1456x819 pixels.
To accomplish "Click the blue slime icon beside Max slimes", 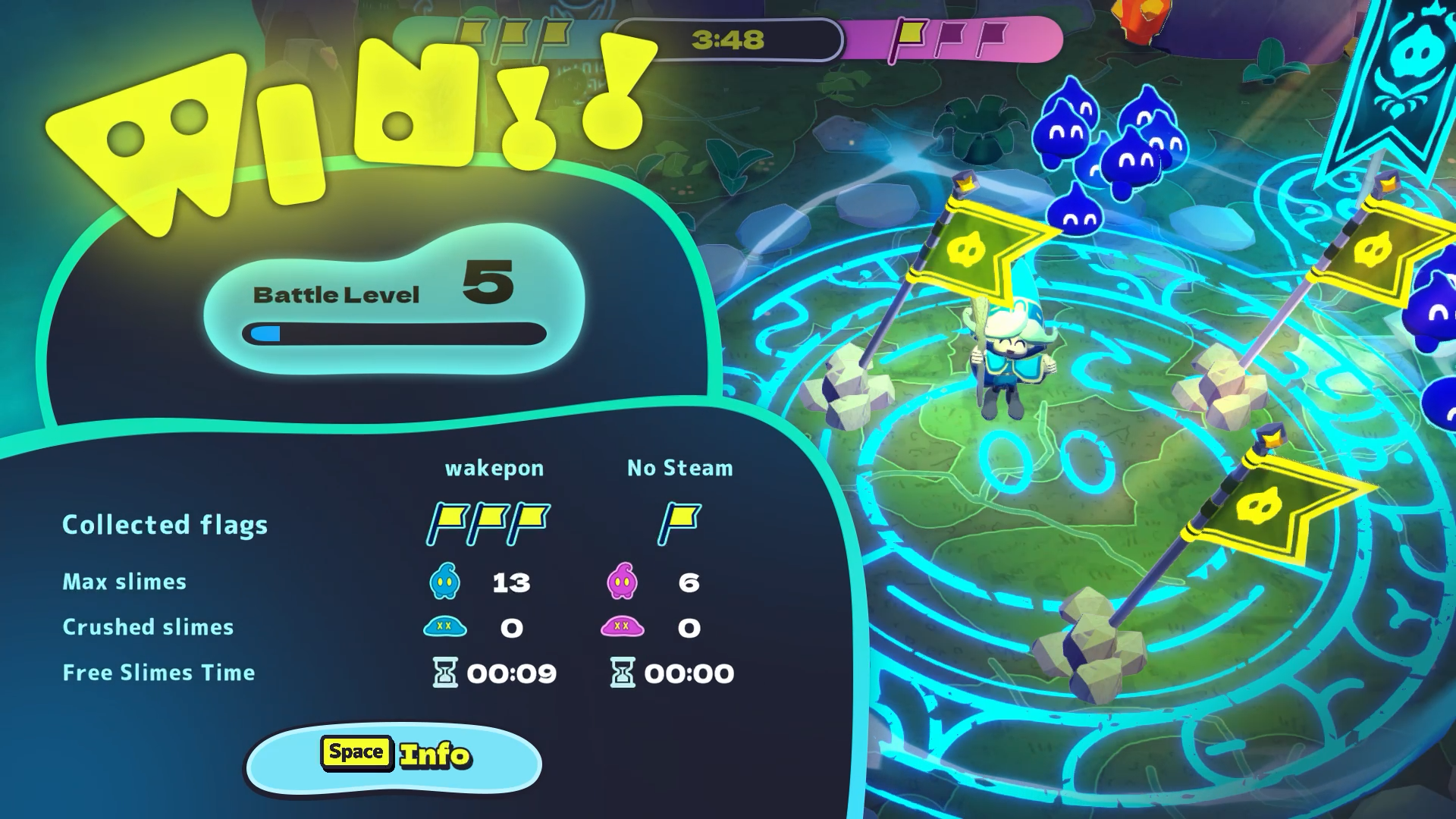I will pos(447,580).
